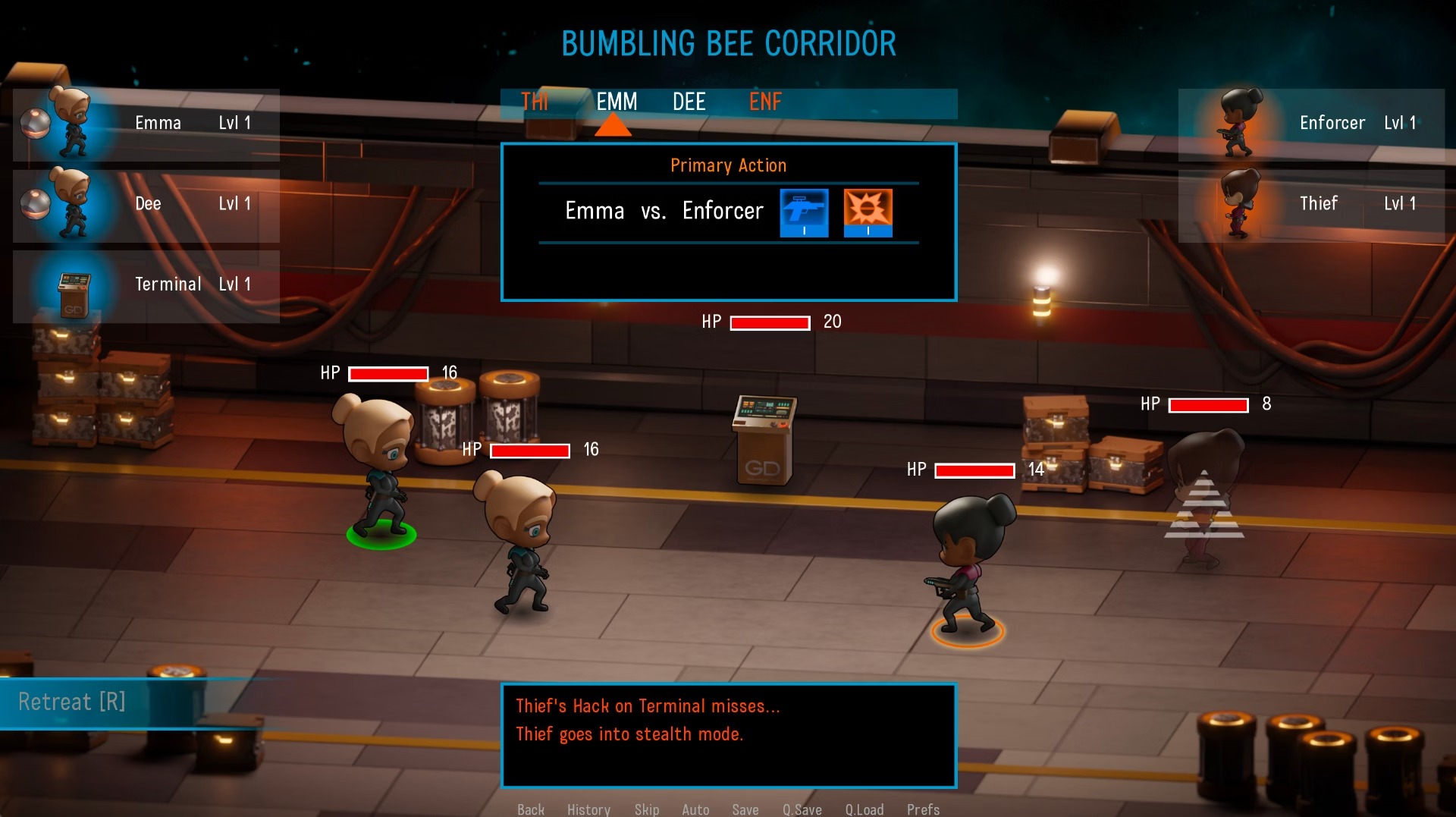Target the Thief enemy panel
This screenshot has height=817, width=1456.
tap(1311, 205)
